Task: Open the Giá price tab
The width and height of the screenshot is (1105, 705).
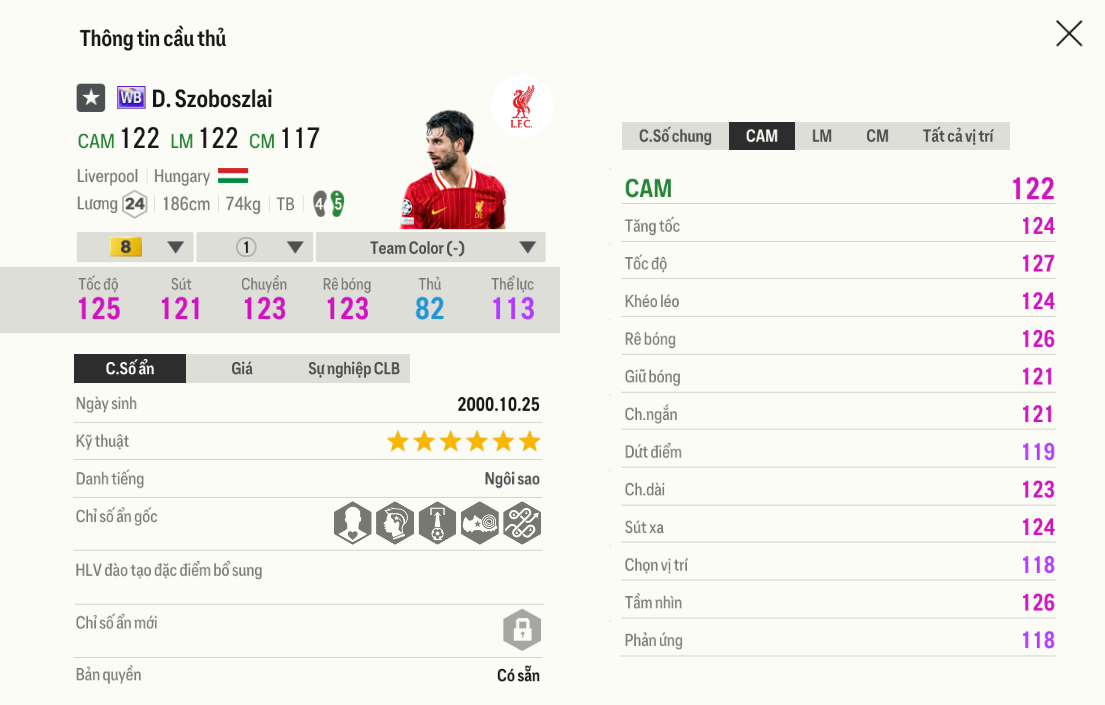Action: (x=242, y=369)
